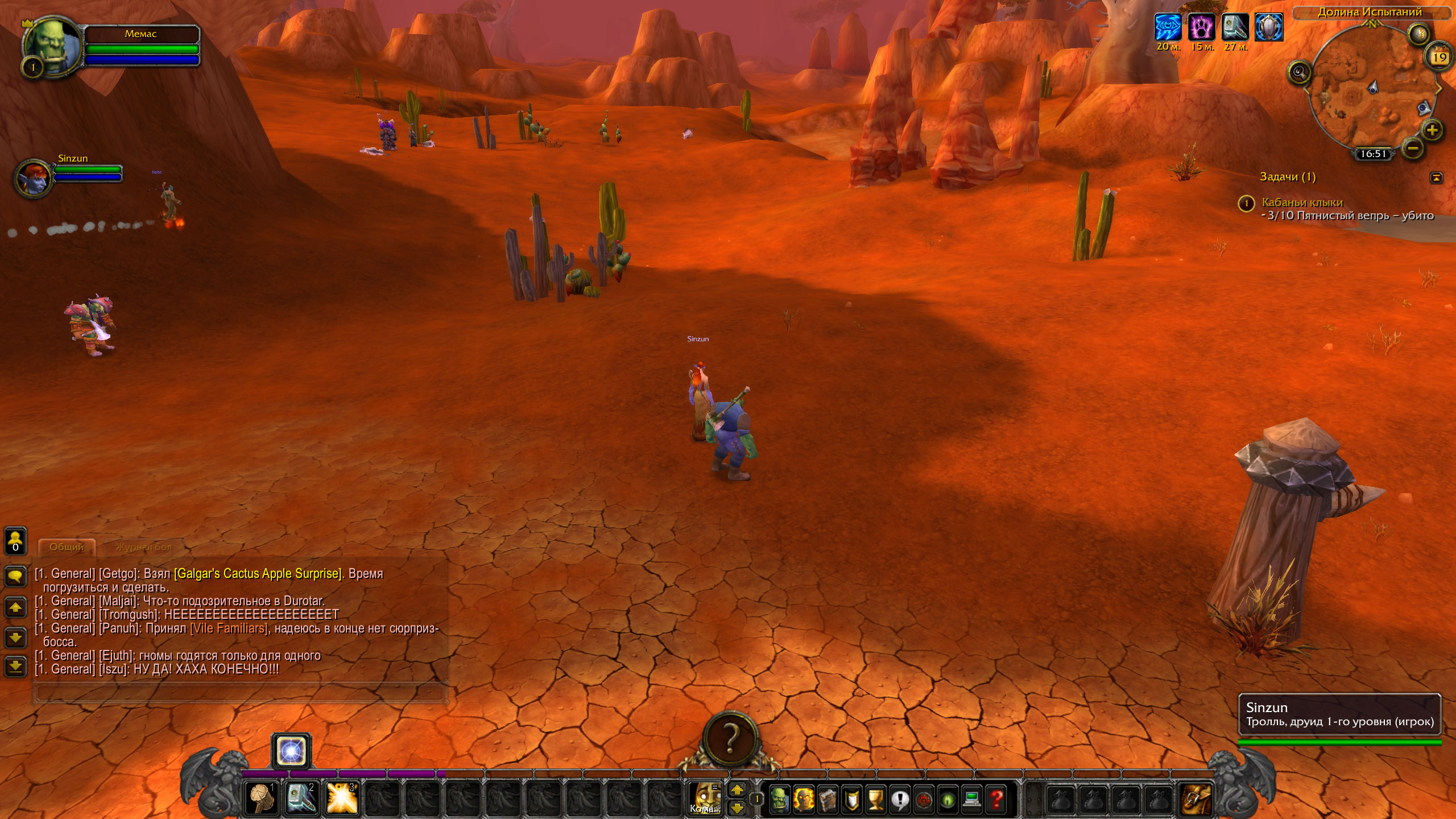This screenshot has width=1456, height=819.
Task: Toggle the minimap tracking magnifier button
Action: click(x=1299, y=72)
